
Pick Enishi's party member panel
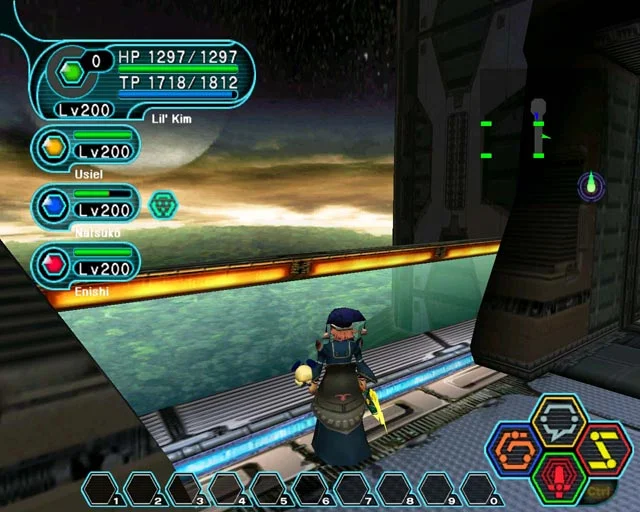tap(86, 263)
